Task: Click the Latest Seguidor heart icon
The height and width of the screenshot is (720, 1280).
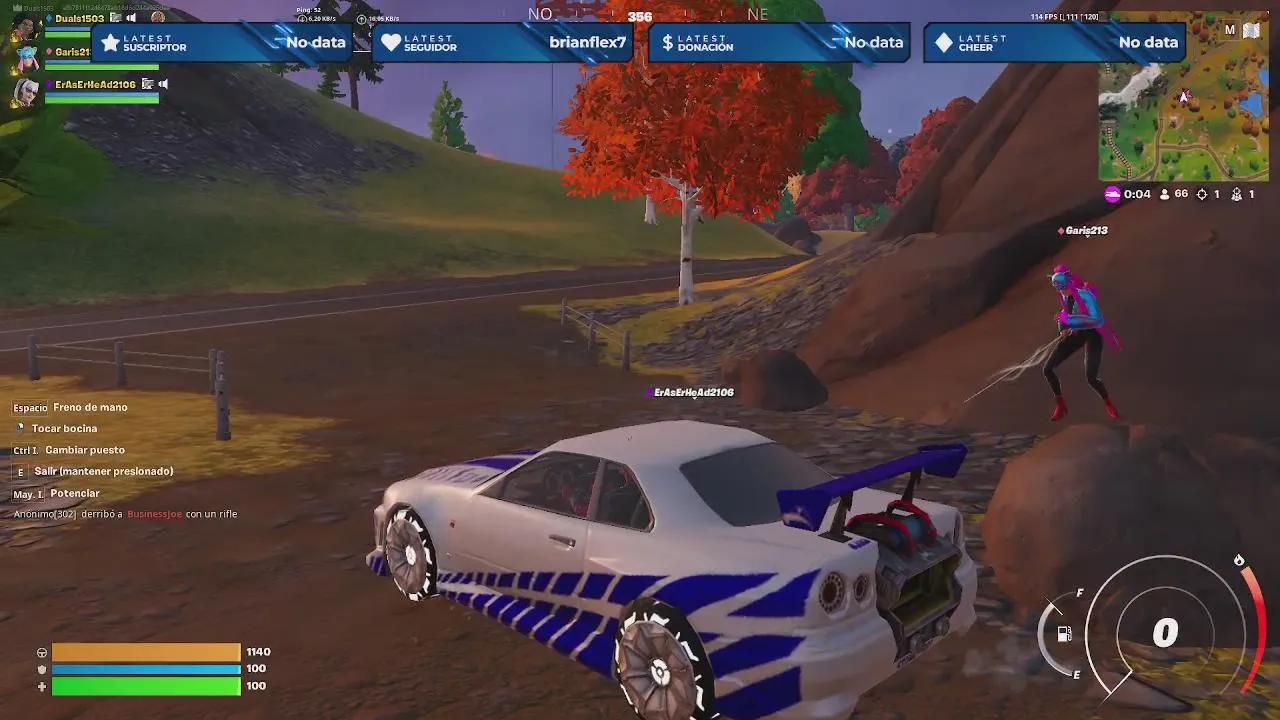Action: click(x=390, y=42)
